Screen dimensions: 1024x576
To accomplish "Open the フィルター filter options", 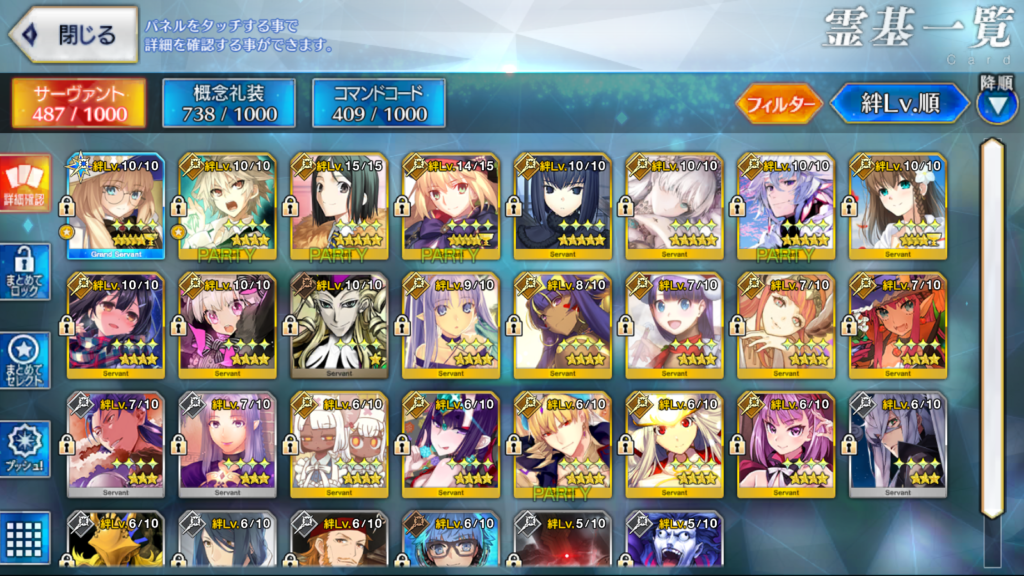I will pyautogui.click(x=779, y=103).
